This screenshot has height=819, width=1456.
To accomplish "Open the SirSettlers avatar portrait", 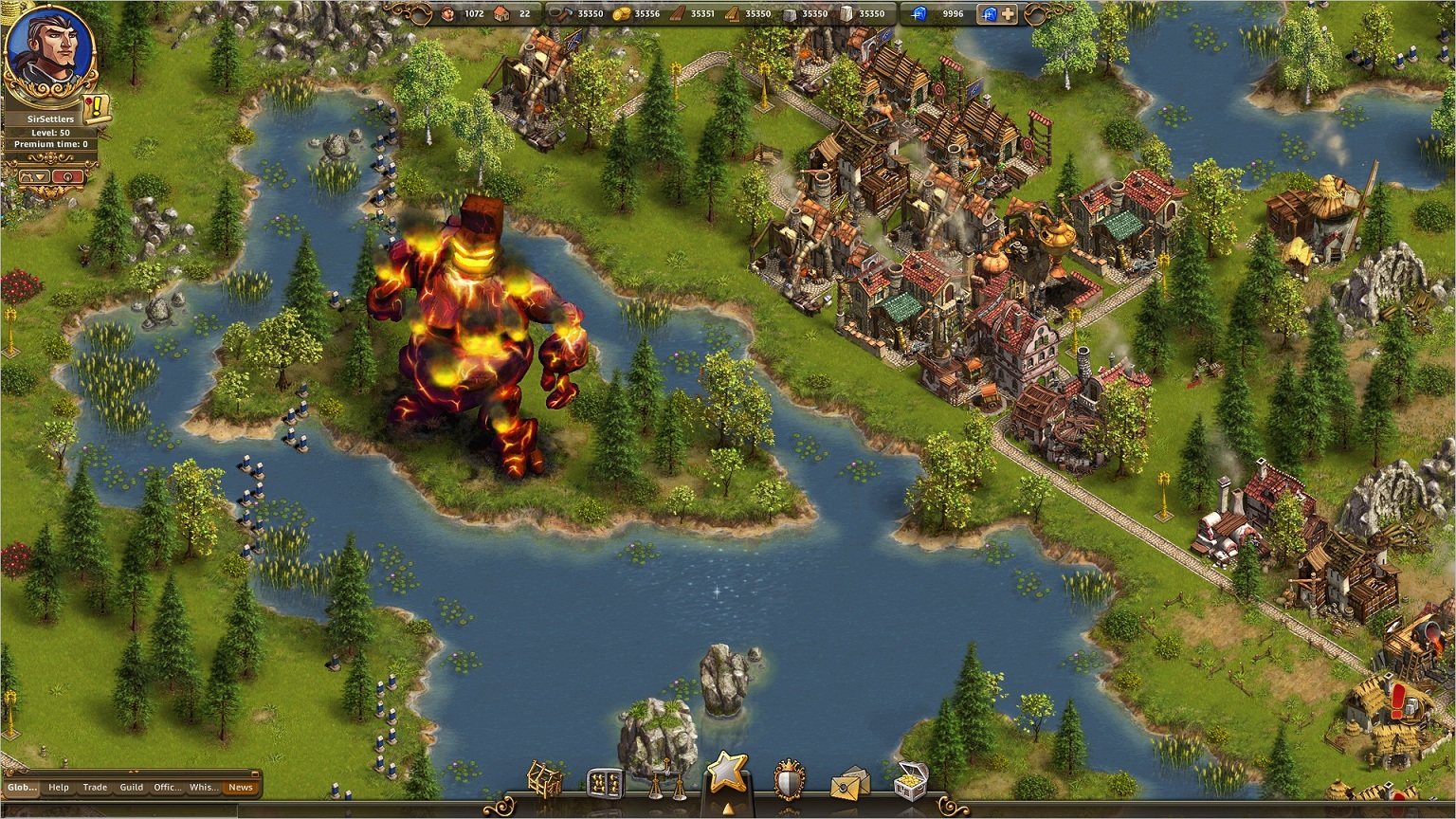I will tap(49, 47).
